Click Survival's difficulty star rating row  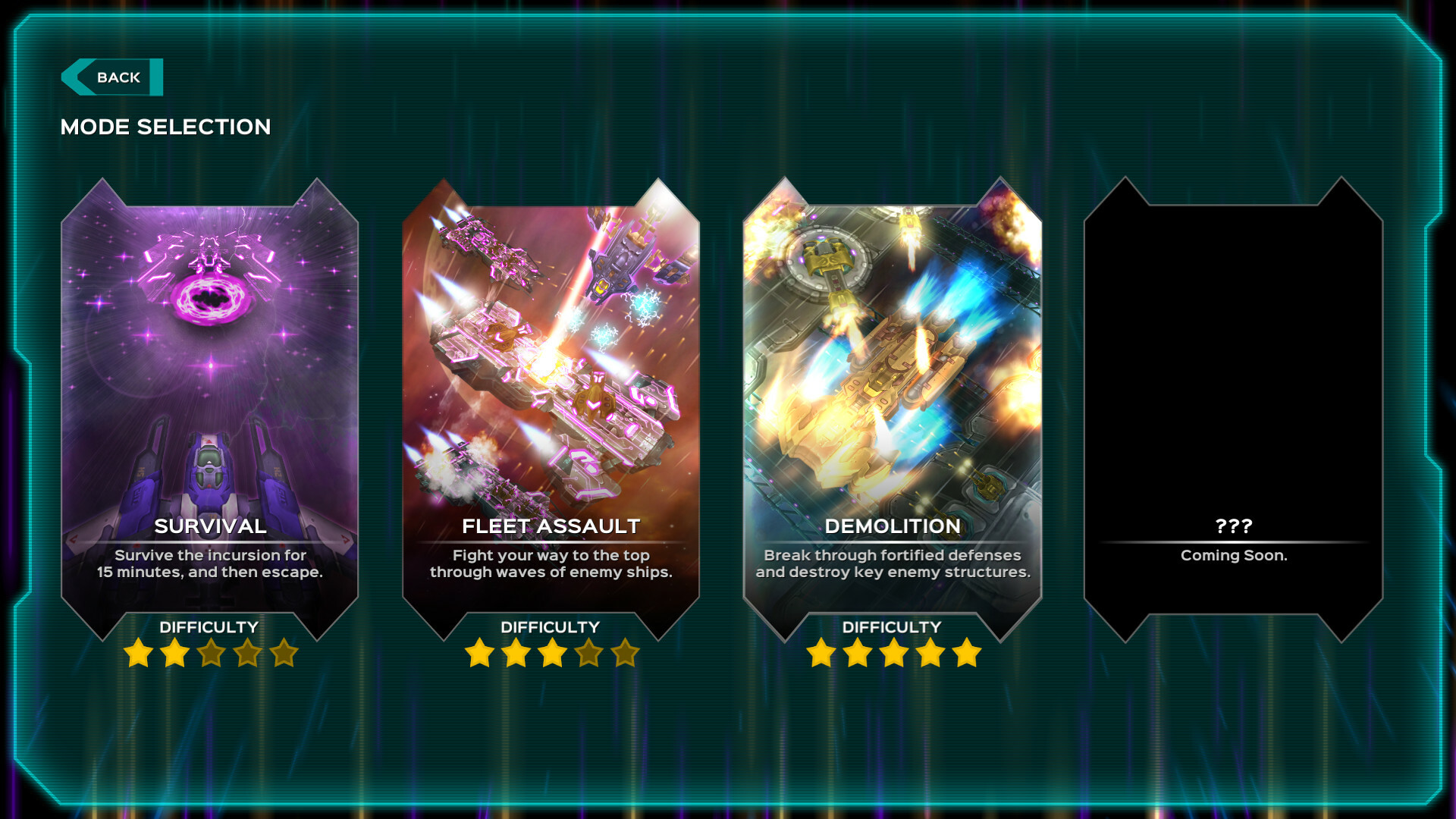point(209,653)
